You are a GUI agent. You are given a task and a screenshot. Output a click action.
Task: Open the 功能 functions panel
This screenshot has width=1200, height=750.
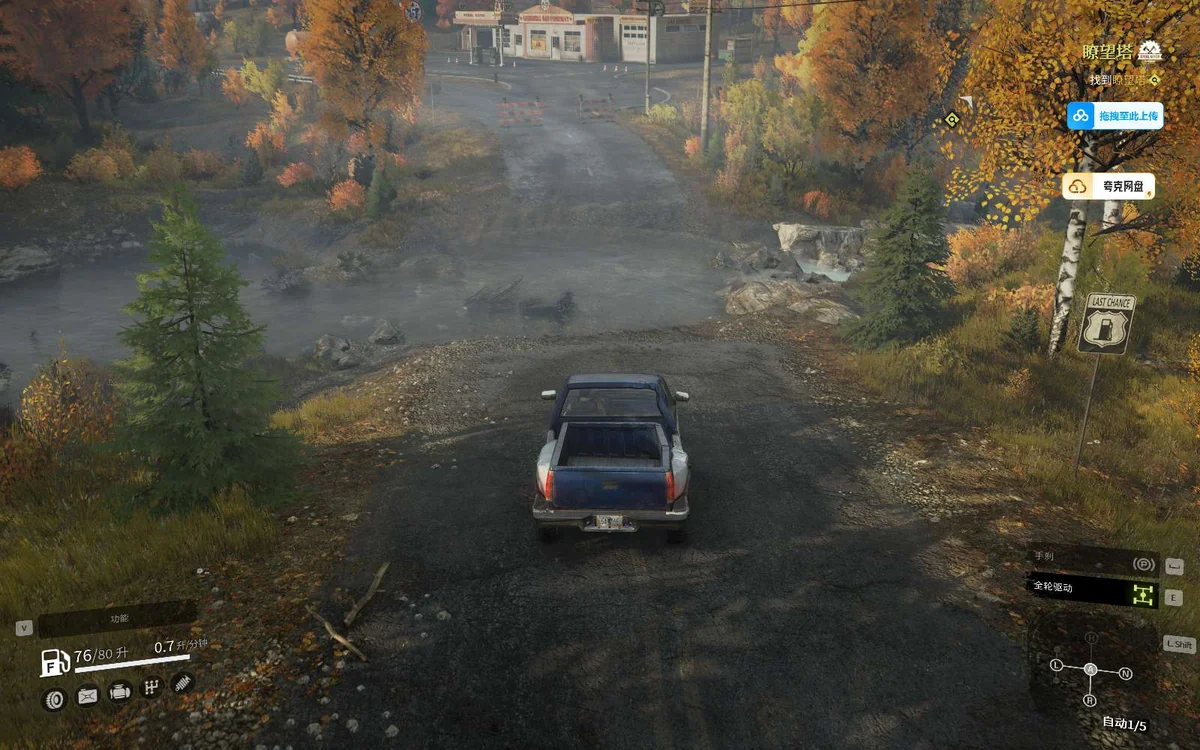click(117, 619)
